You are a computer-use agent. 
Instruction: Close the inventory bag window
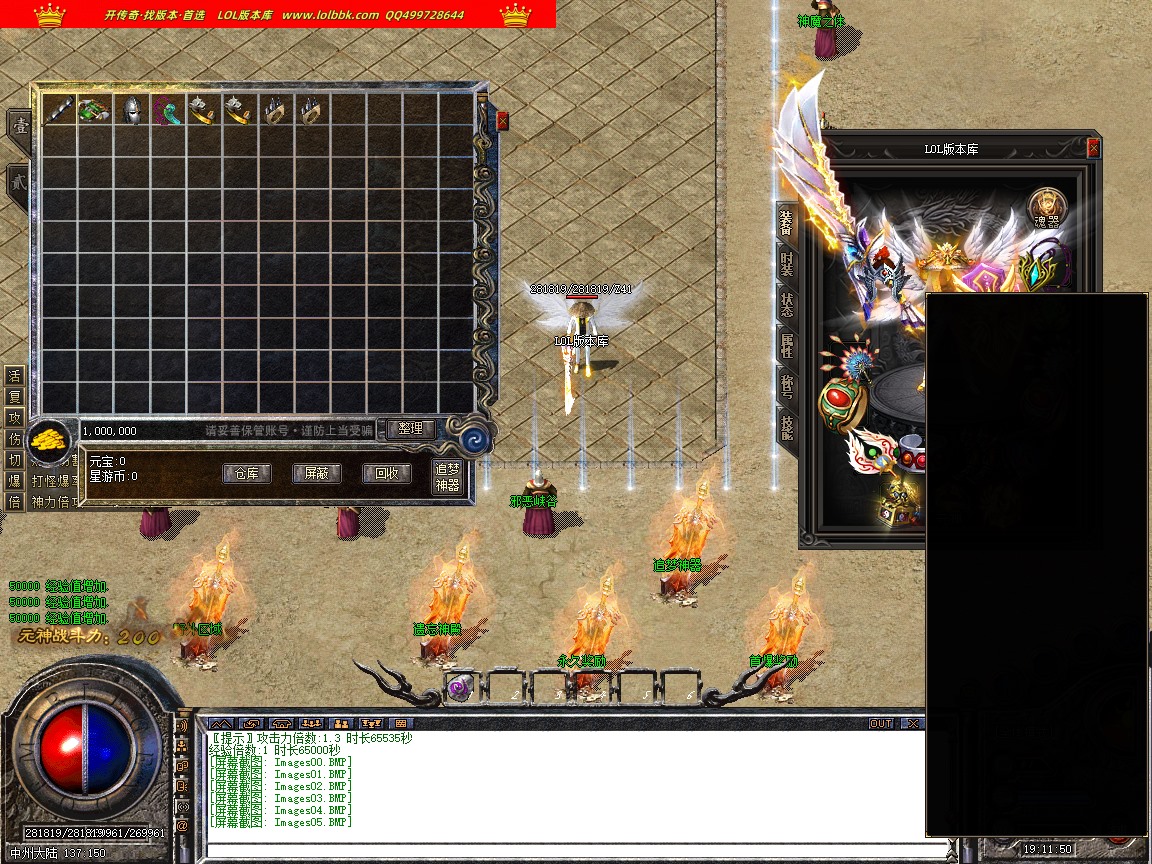(502, 121)
